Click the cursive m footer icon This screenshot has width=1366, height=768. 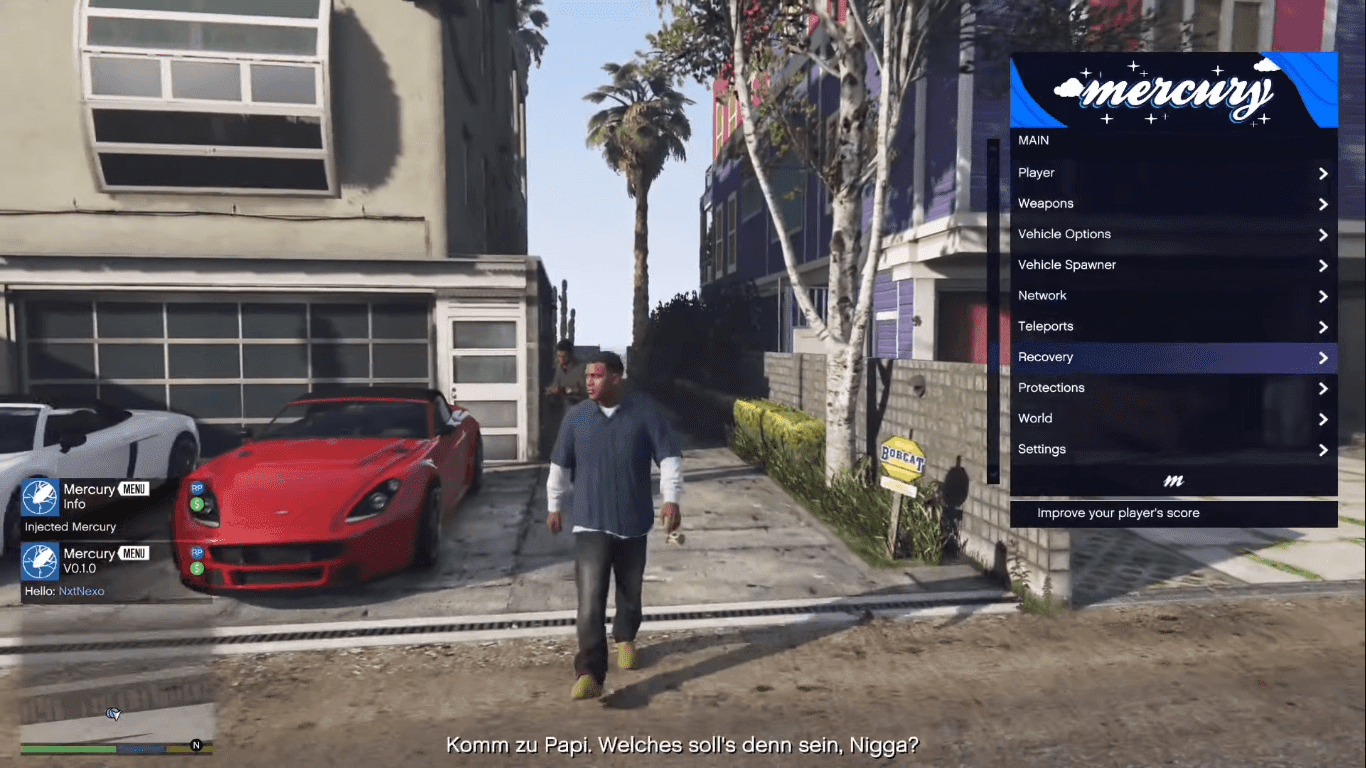pyautogui.click(x=1172, y=481)
